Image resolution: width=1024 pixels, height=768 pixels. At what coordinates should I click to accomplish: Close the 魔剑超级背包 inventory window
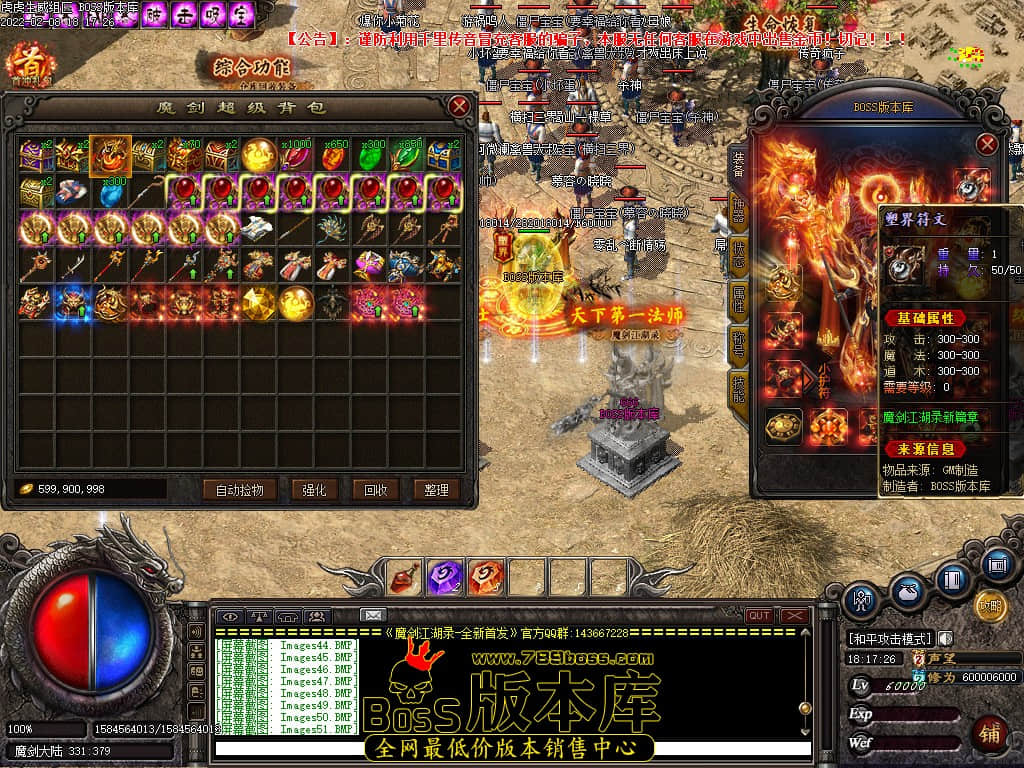[459, 106]
